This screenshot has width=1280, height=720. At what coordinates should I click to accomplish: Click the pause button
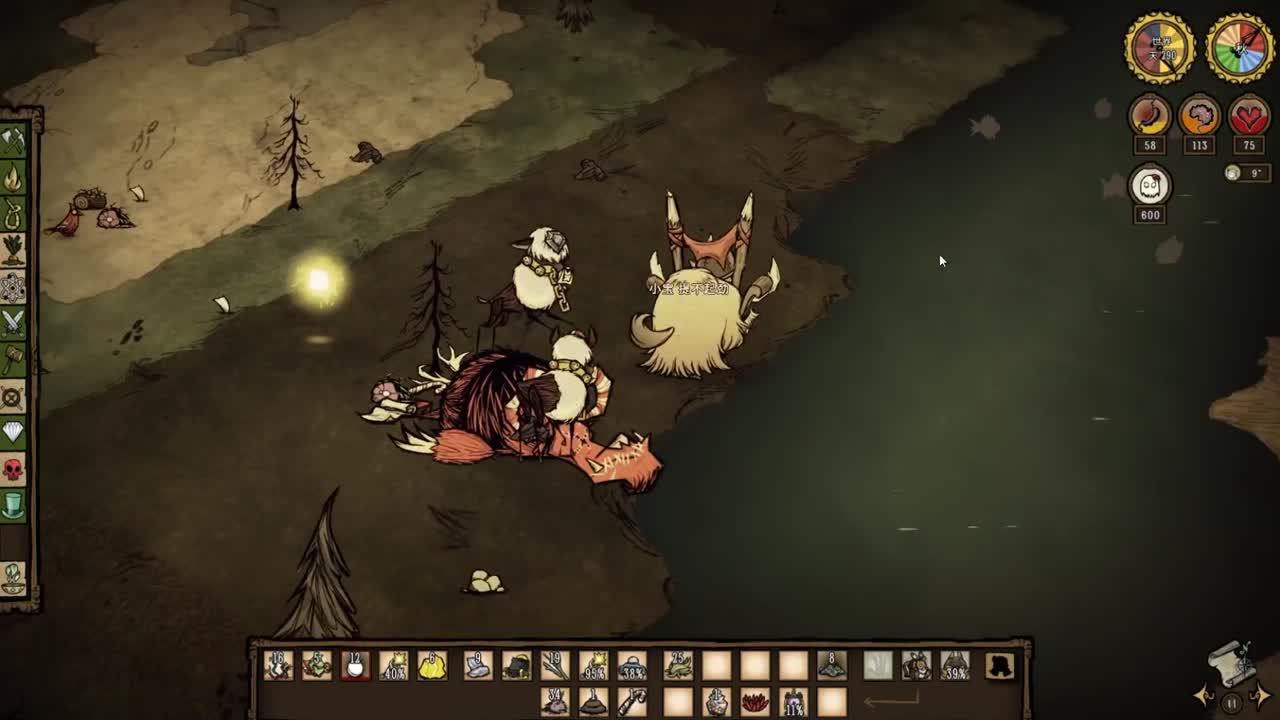click(x=1232, y=703)
